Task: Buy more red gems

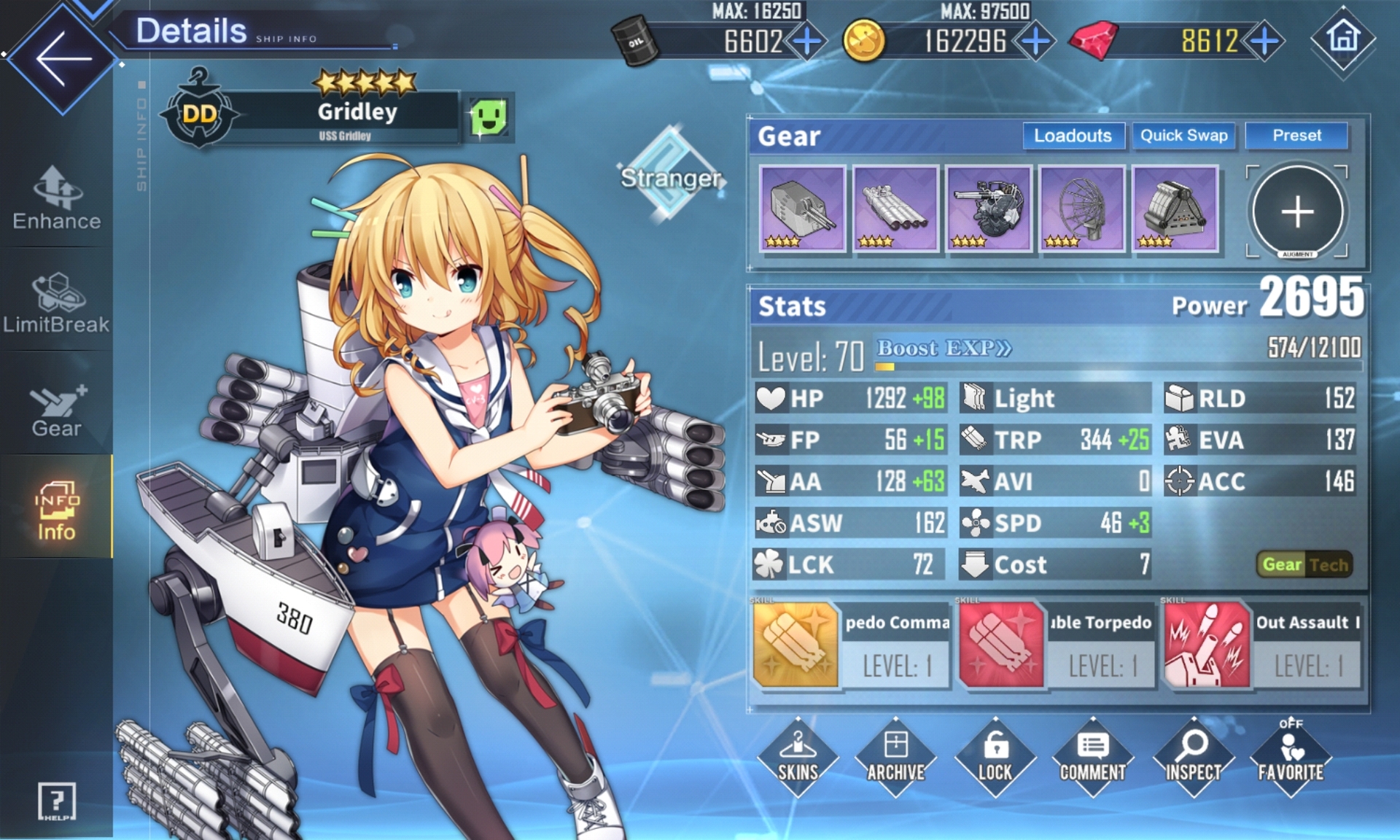Action: [x=1264, y=42]
